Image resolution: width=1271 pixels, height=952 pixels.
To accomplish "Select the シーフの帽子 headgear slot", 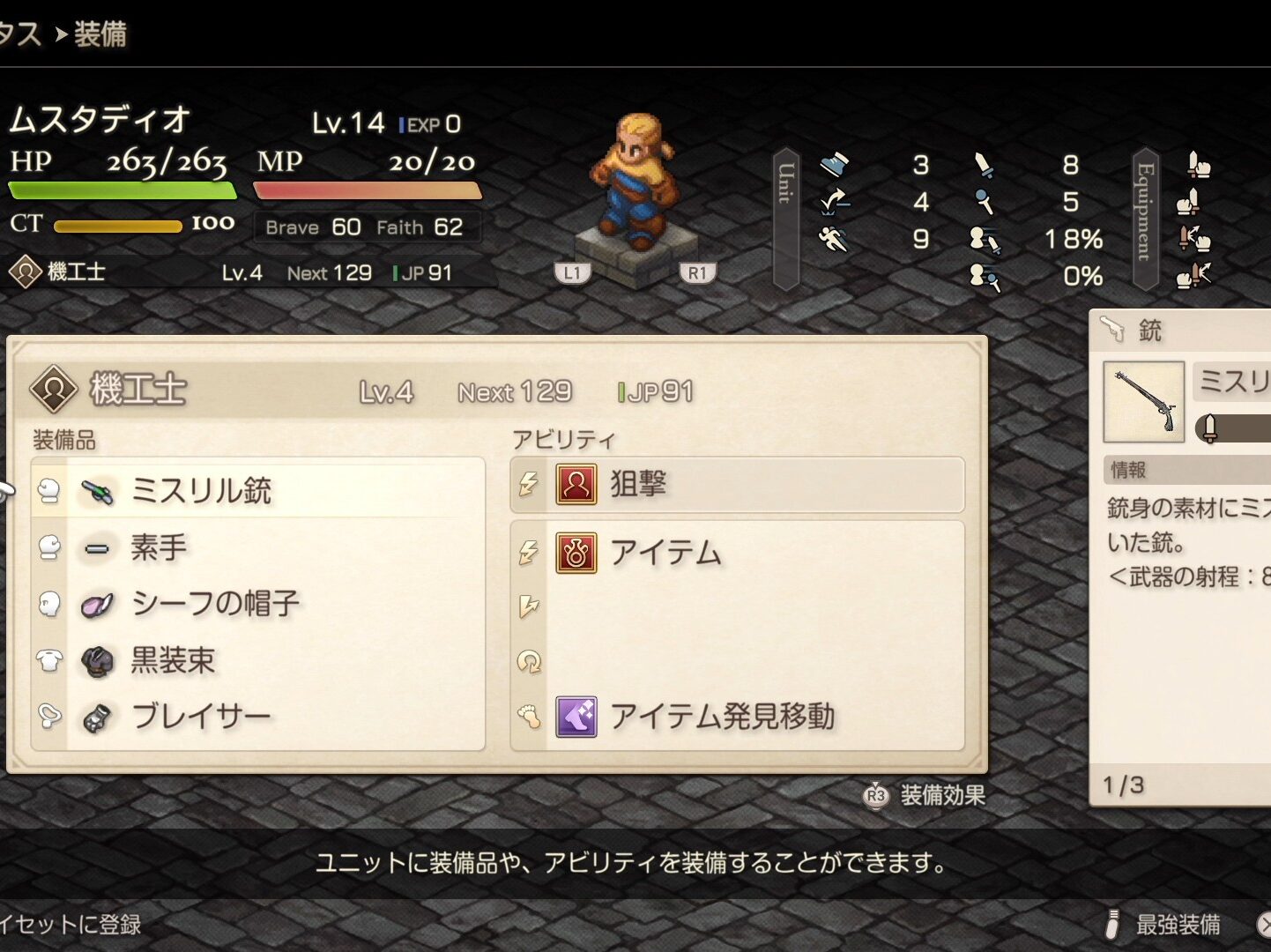I will [257, 604].
